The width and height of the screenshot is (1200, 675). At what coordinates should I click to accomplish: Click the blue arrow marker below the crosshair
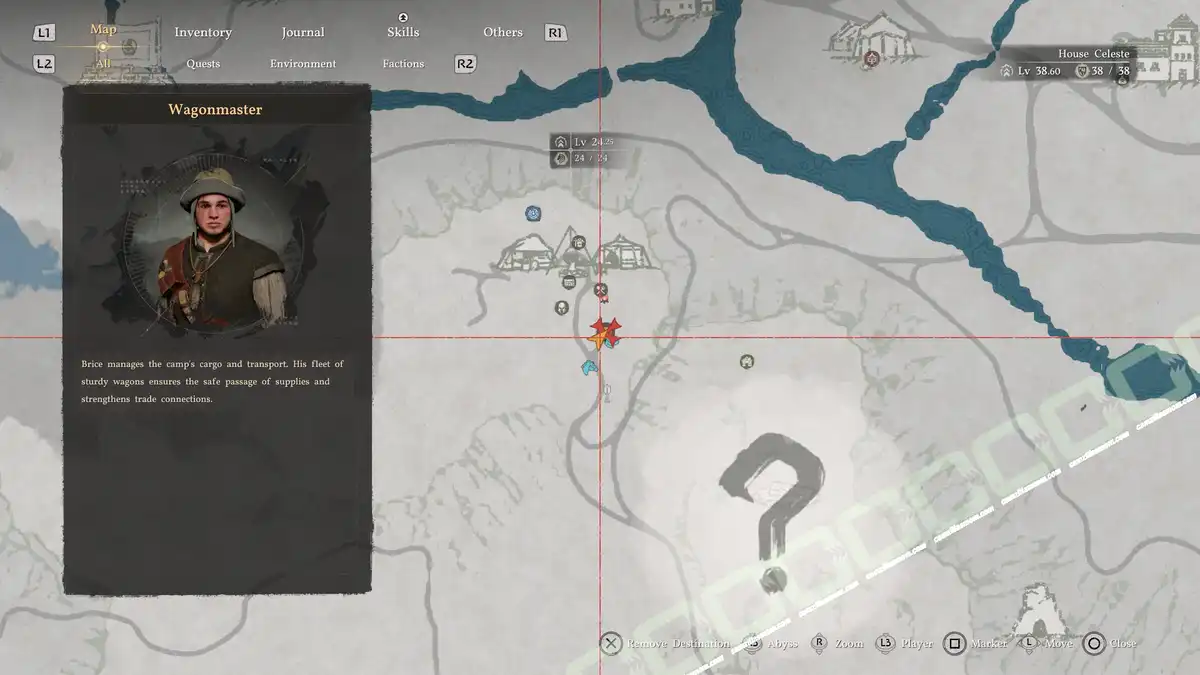(x=589, y=368)
